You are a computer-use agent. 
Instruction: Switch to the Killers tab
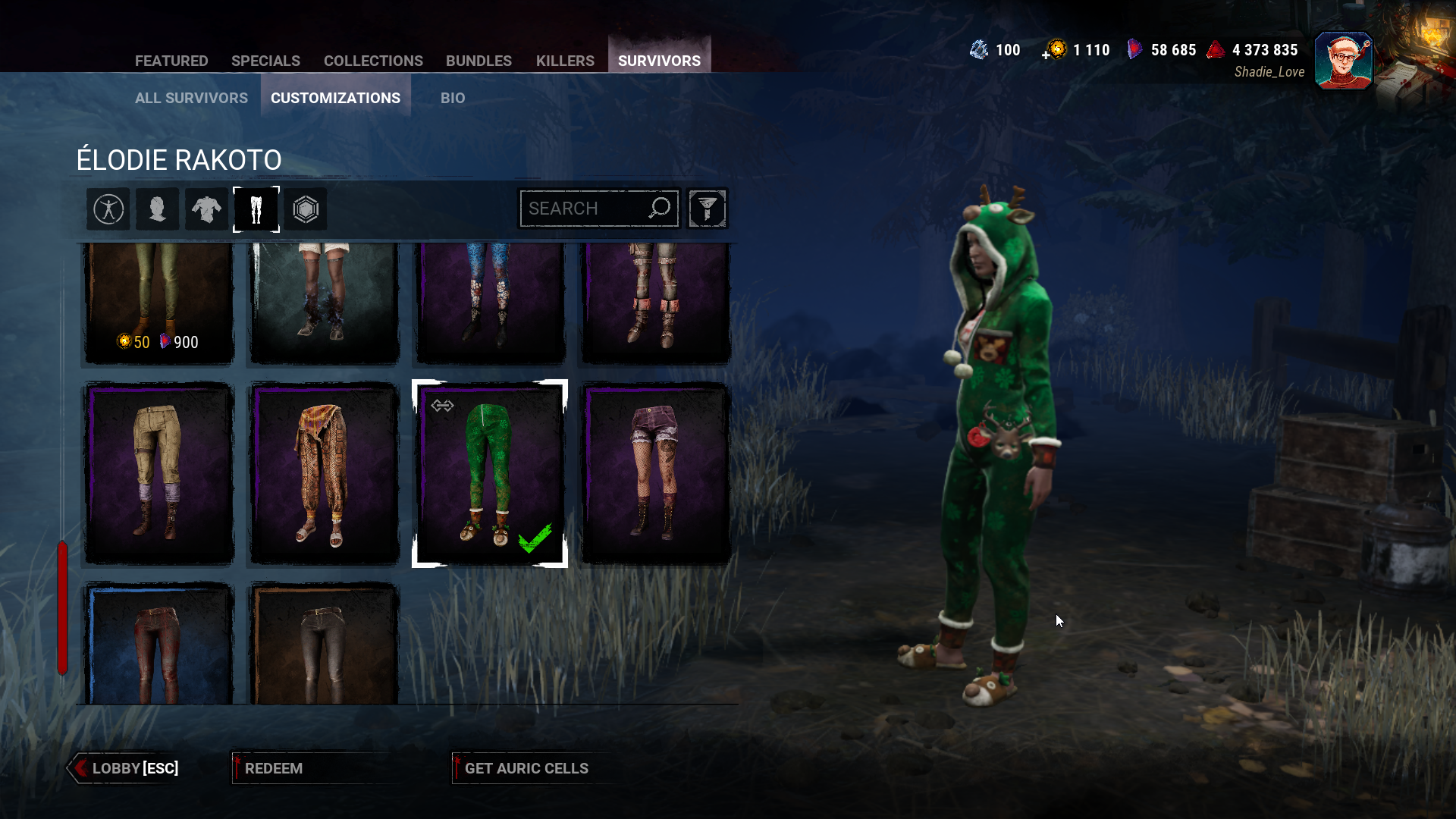coord(565,61)
